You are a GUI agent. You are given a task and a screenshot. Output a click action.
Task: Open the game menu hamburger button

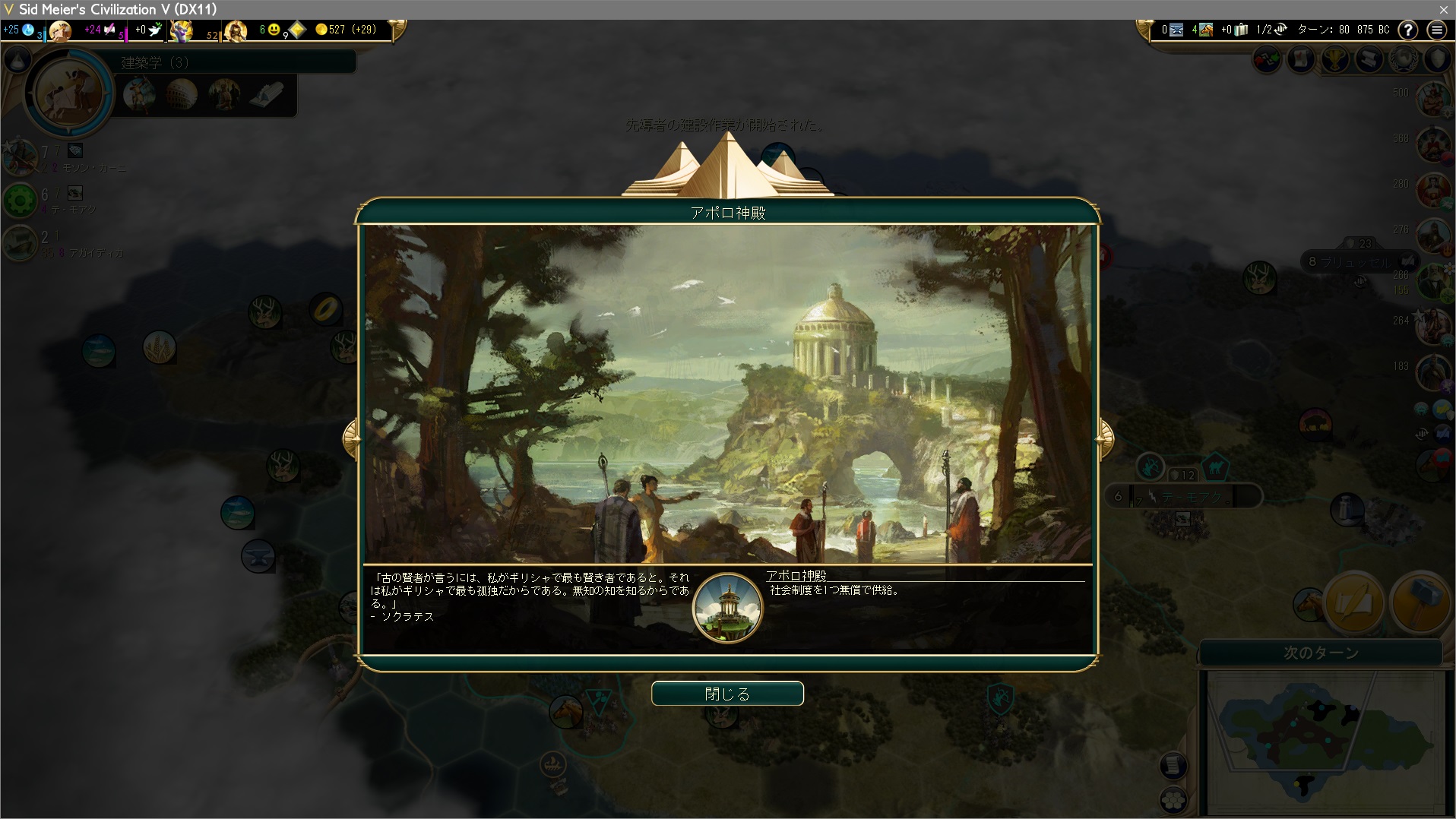[1436, 30]
